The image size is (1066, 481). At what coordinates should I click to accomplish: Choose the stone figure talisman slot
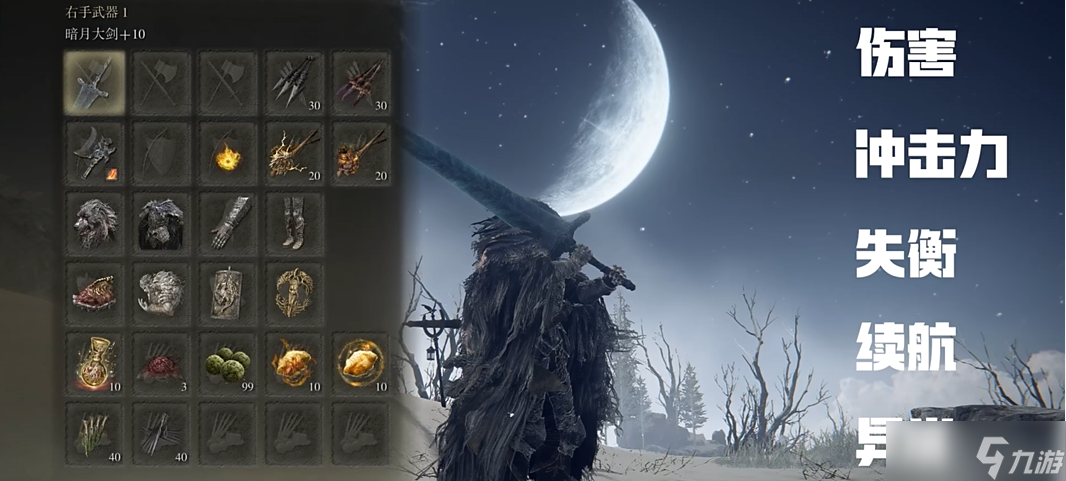pyautogui.click(x=160, y=292)
